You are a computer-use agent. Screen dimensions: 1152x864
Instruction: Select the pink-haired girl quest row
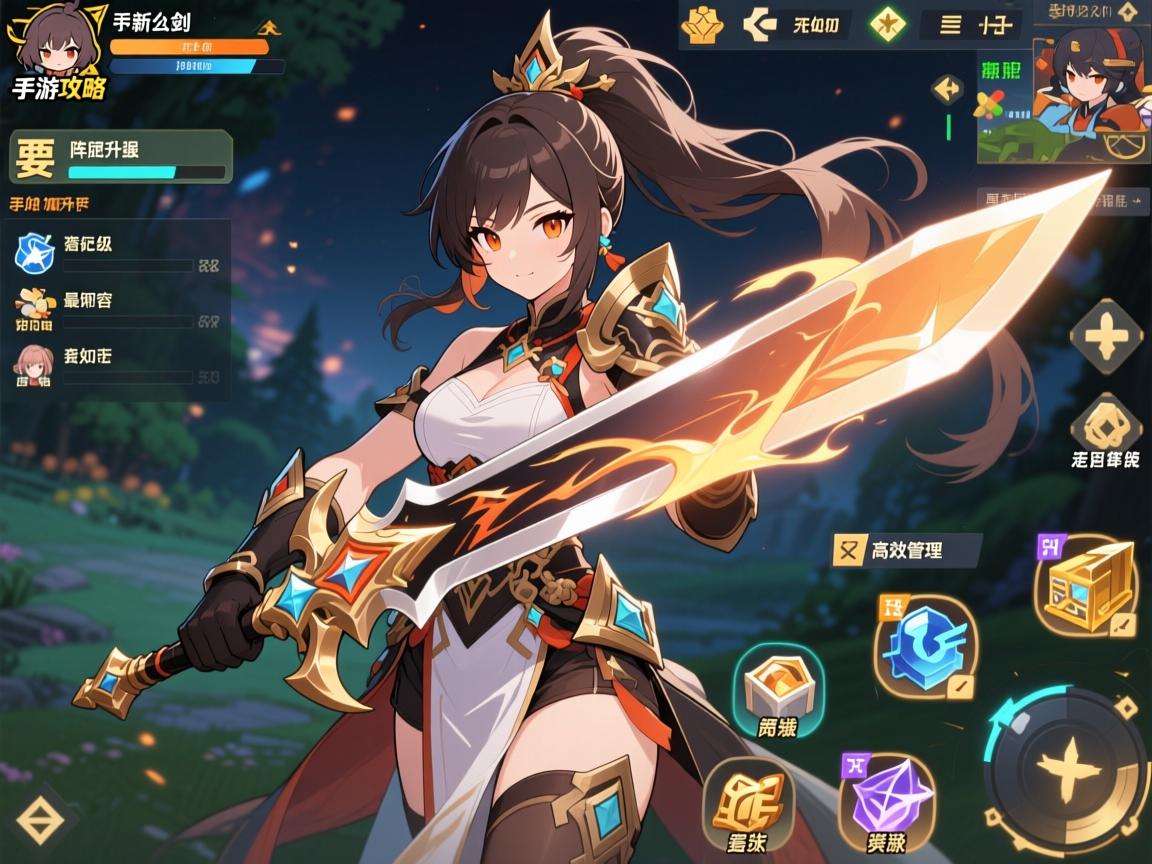(x=120, y=366)
